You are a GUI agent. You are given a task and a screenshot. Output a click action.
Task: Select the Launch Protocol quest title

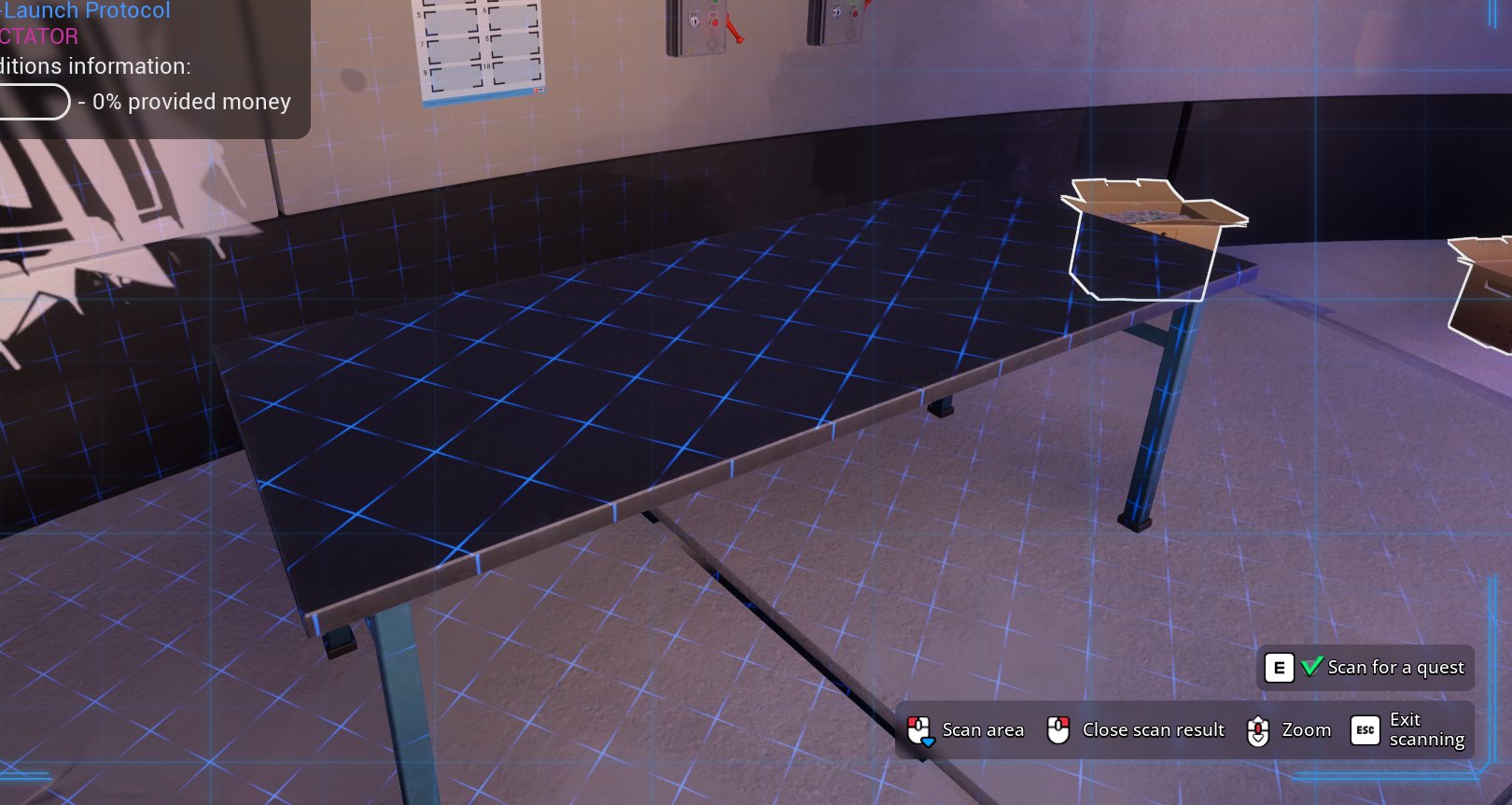(x=86, y=11)
